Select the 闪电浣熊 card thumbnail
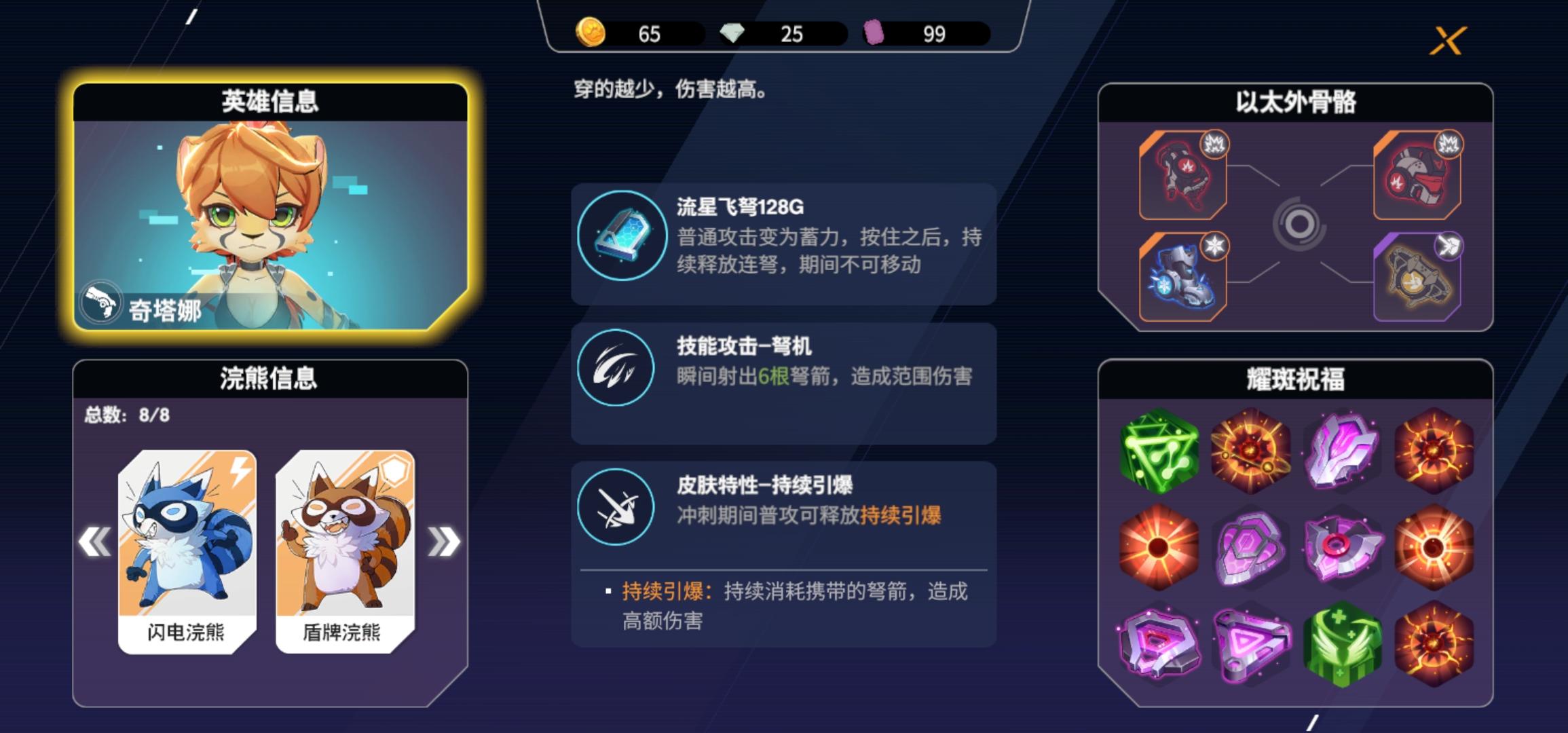Viewport: 1568px width, 733px height. click(x=188, y=536)
